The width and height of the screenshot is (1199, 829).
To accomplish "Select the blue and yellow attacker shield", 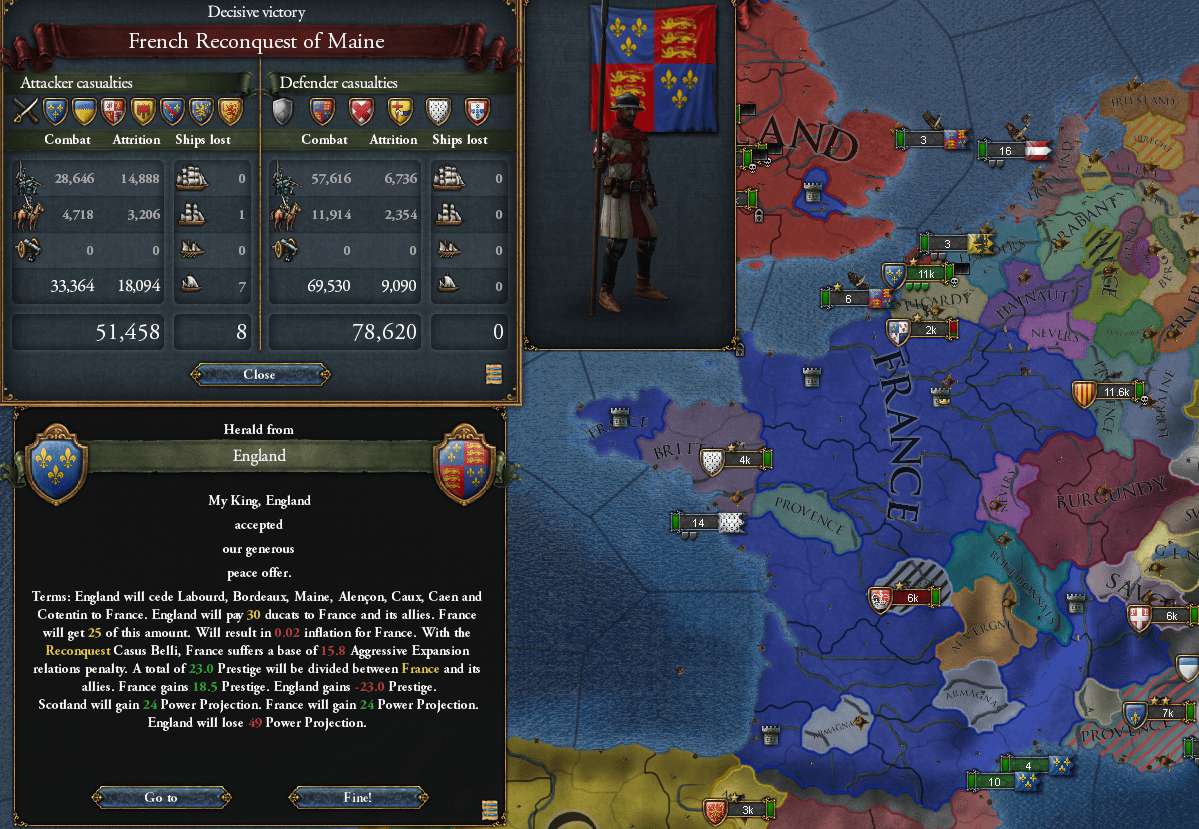I will [x=85, y=109].
